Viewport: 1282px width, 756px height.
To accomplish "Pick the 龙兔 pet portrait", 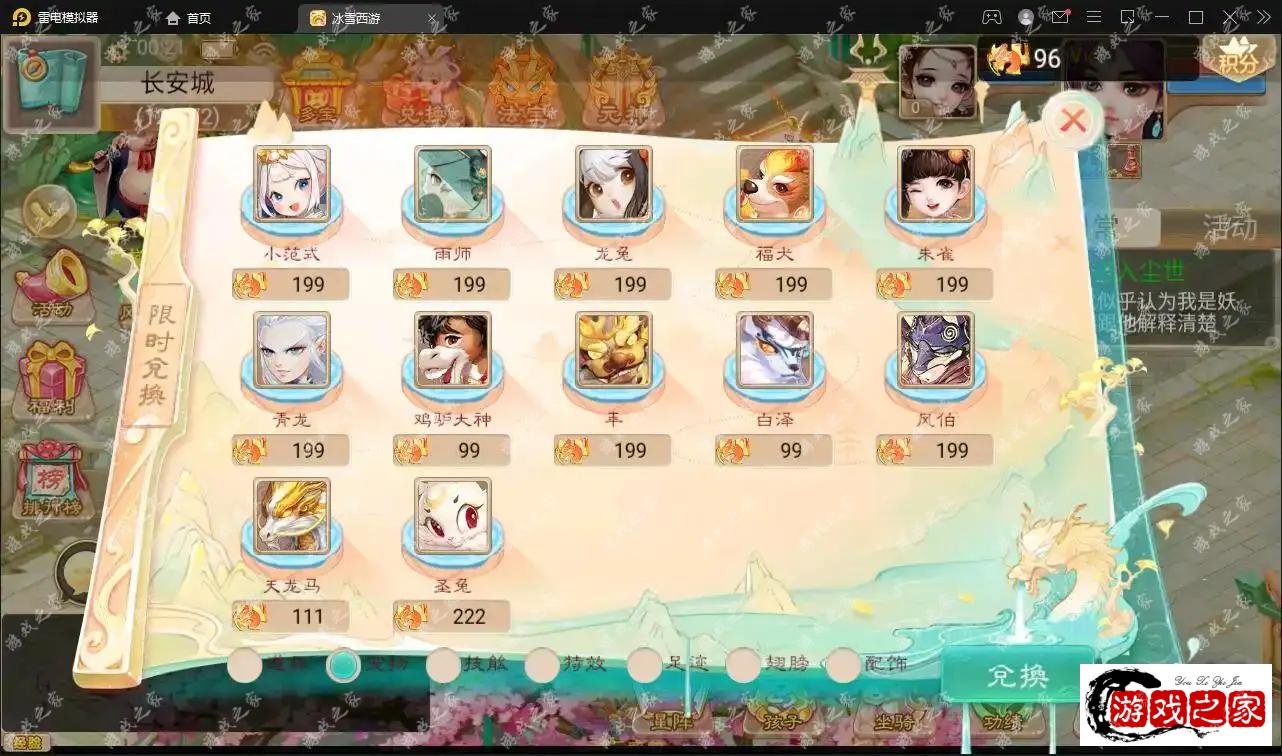I will 613,184.
